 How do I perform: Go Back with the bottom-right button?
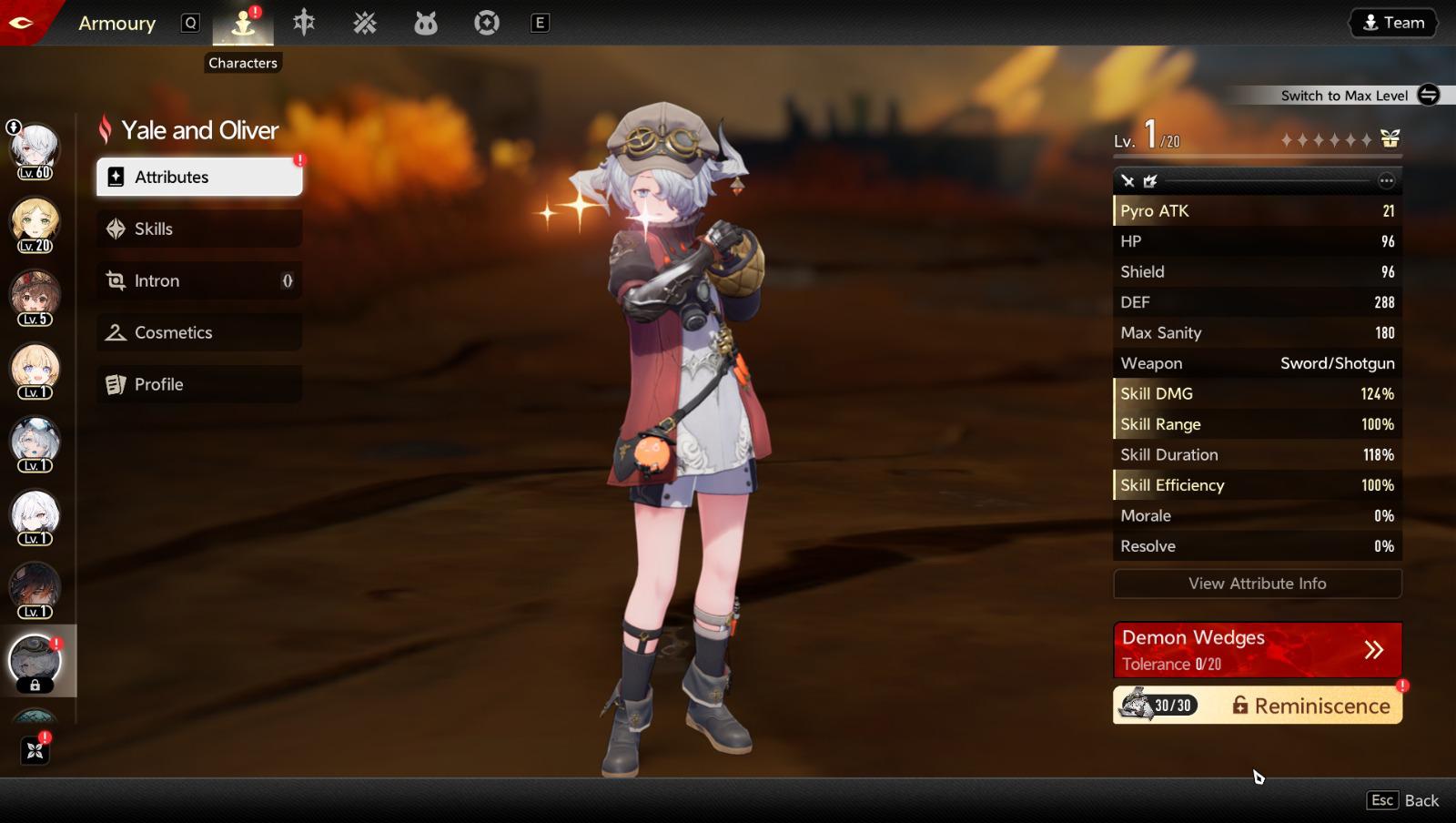(x=1402, y=800)
